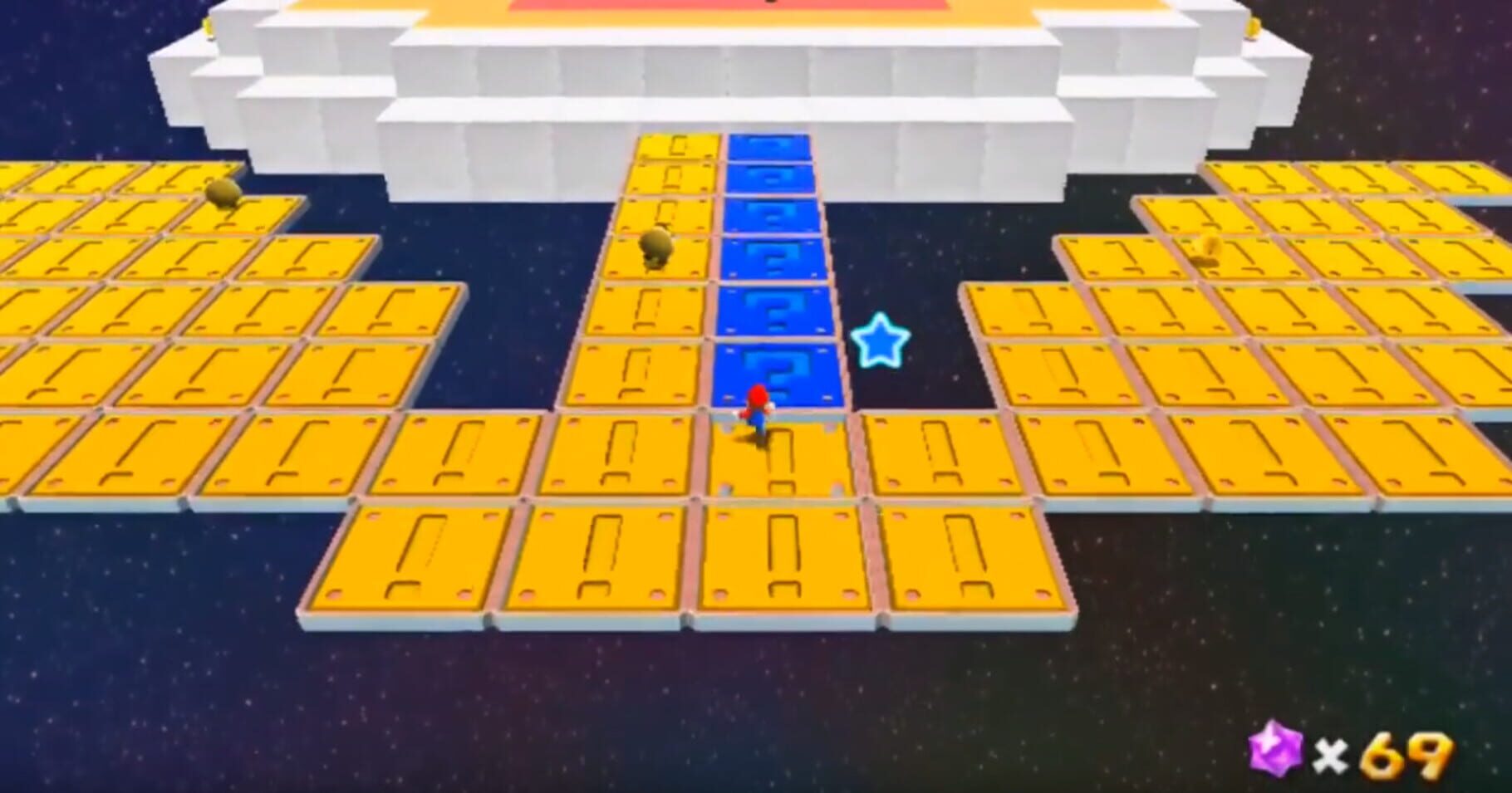Select the Goomba on the yellow path
The height and width of the screenshot is (793, 1512).
(x=656, y=245)
